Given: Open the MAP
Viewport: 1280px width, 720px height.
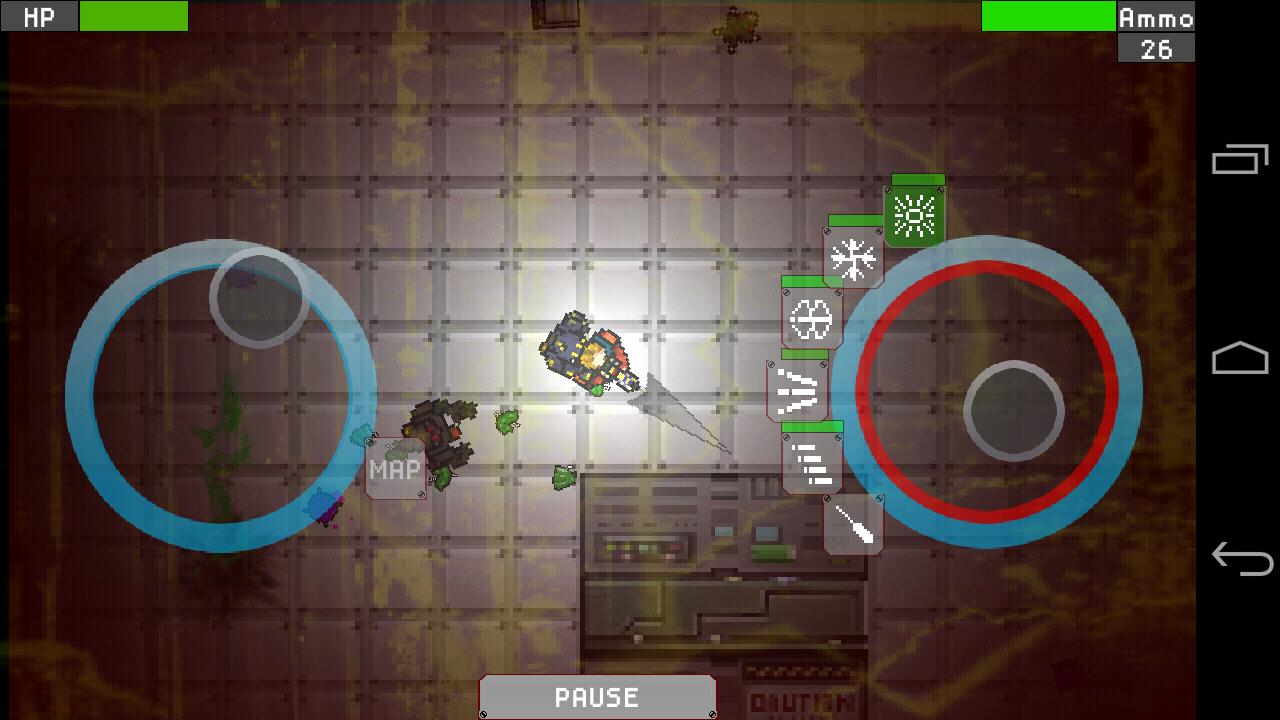Looking at the screenshot, I should click(x=394, y=466).
